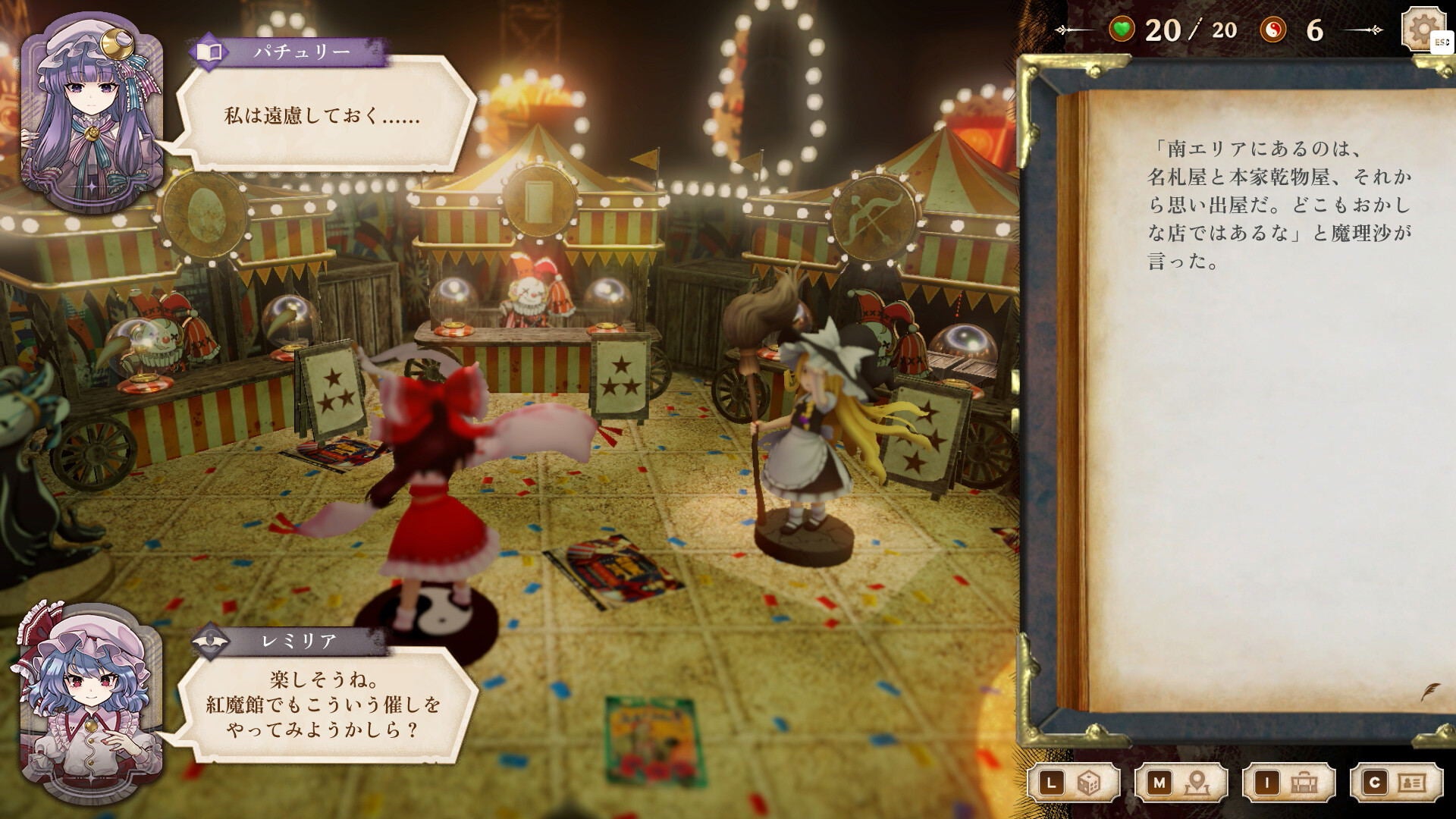Image resolution: width=1456 pixels, height=819 pixels.
Task: Click the book icon on Patchouli's name banner
Action: [x=210, y=53]
